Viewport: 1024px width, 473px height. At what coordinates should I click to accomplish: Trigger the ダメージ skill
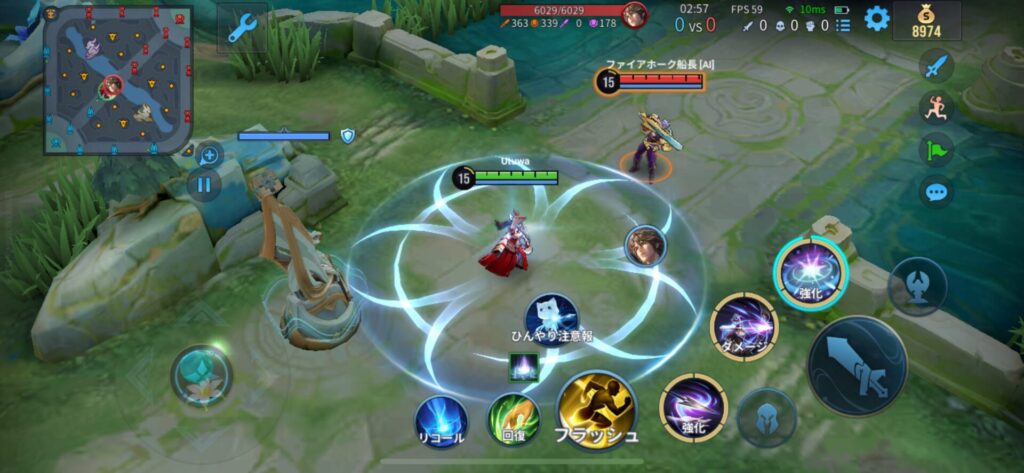744,327
